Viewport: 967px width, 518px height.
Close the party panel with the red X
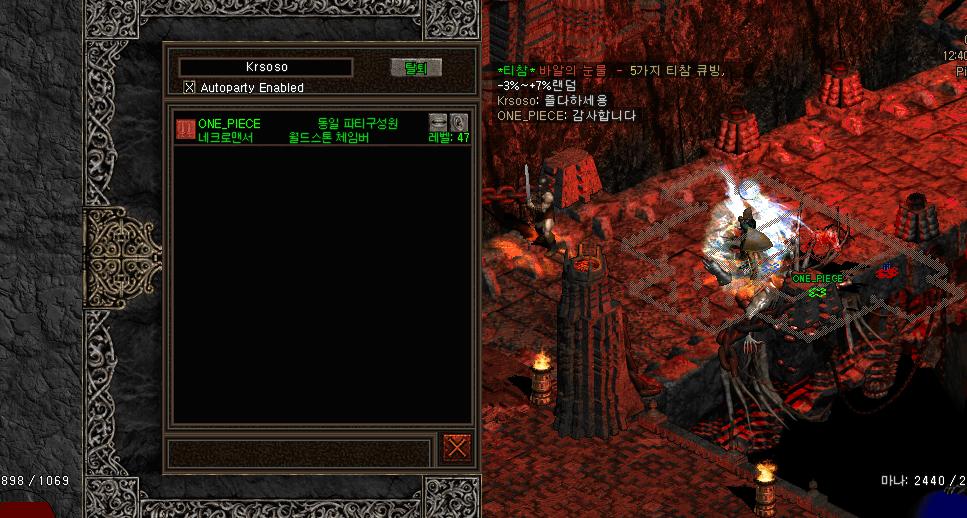(x=457, y=447)
